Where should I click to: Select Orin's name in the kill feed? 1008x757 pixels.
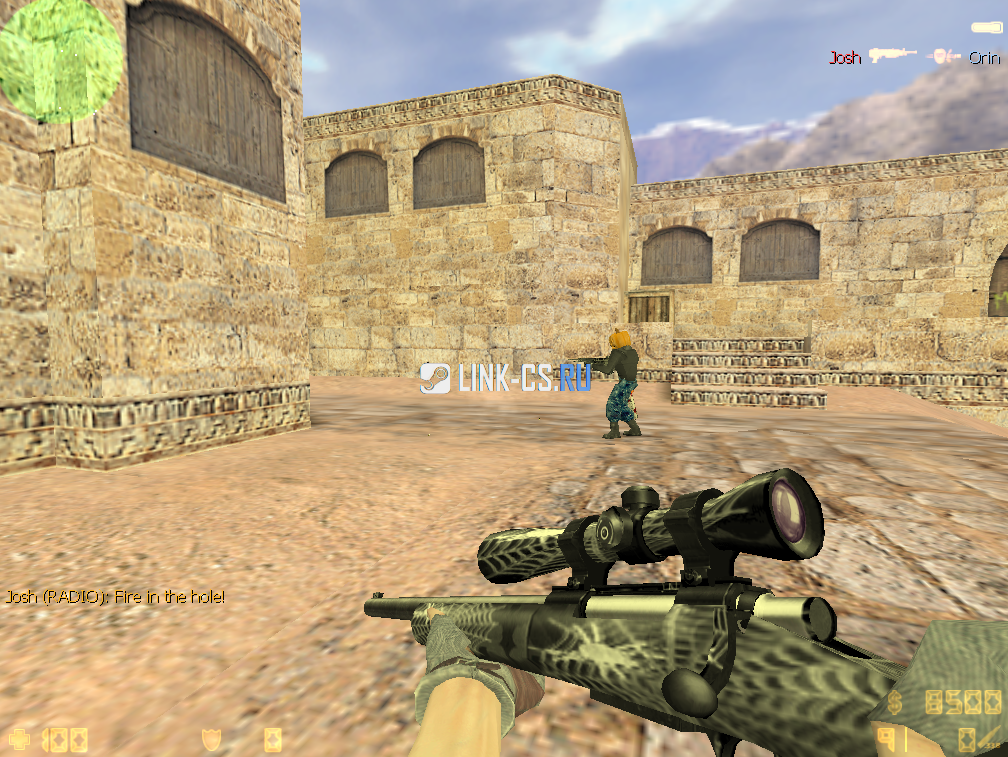click(x=983, y=58)
